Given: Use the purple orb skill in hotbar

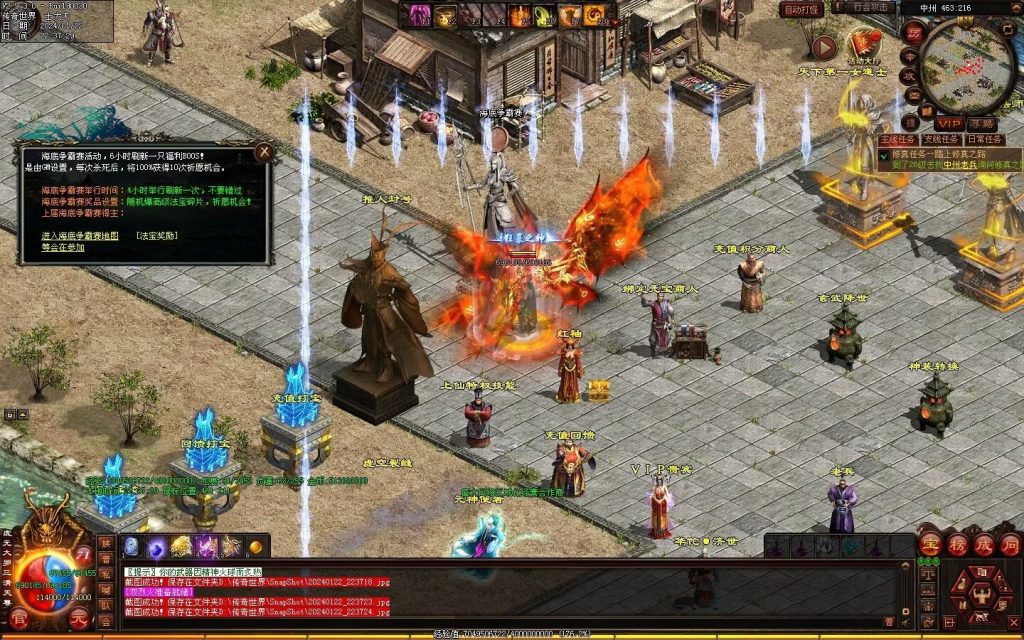Looking at the screenshot, I should [x=157, y=547].
